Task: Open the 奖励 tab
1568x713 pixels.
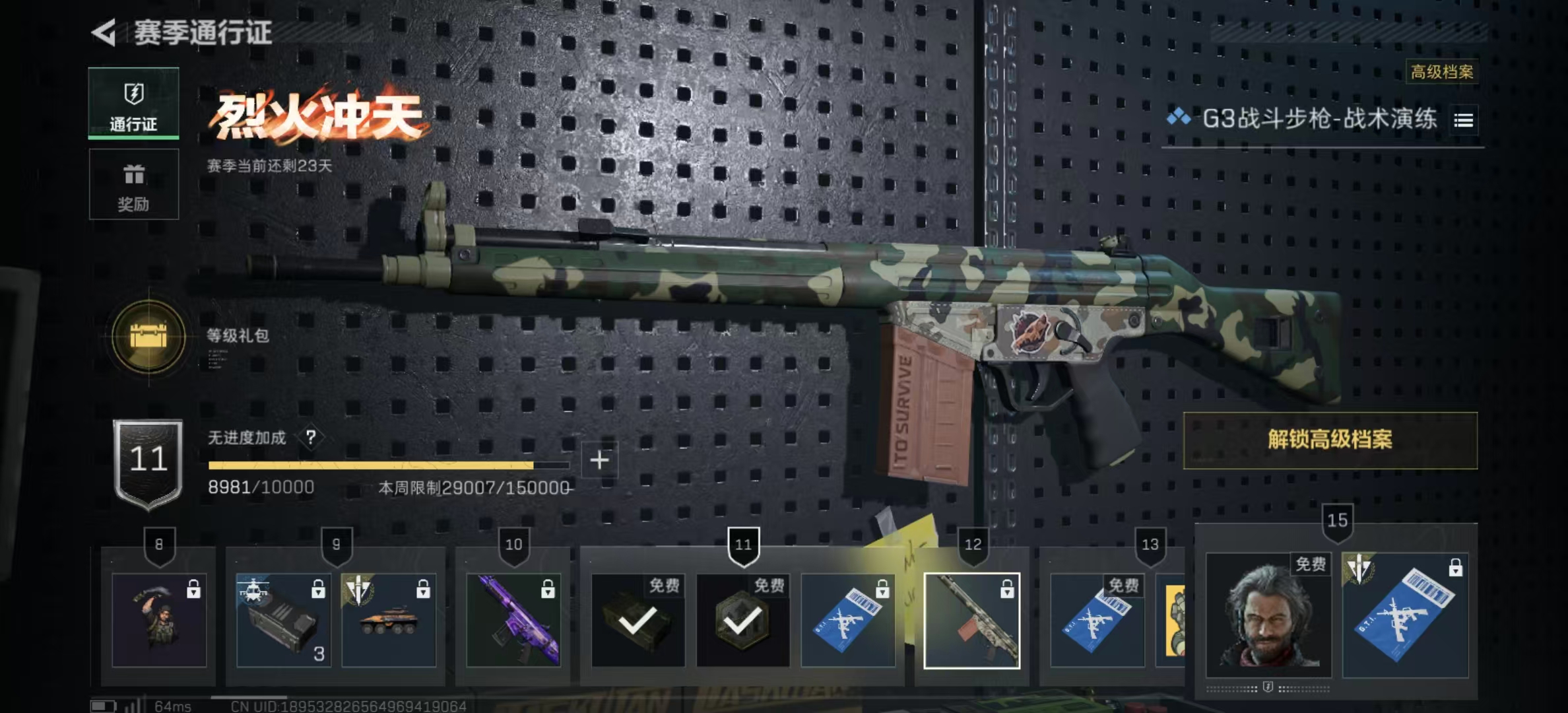Action: click(133, 184)
